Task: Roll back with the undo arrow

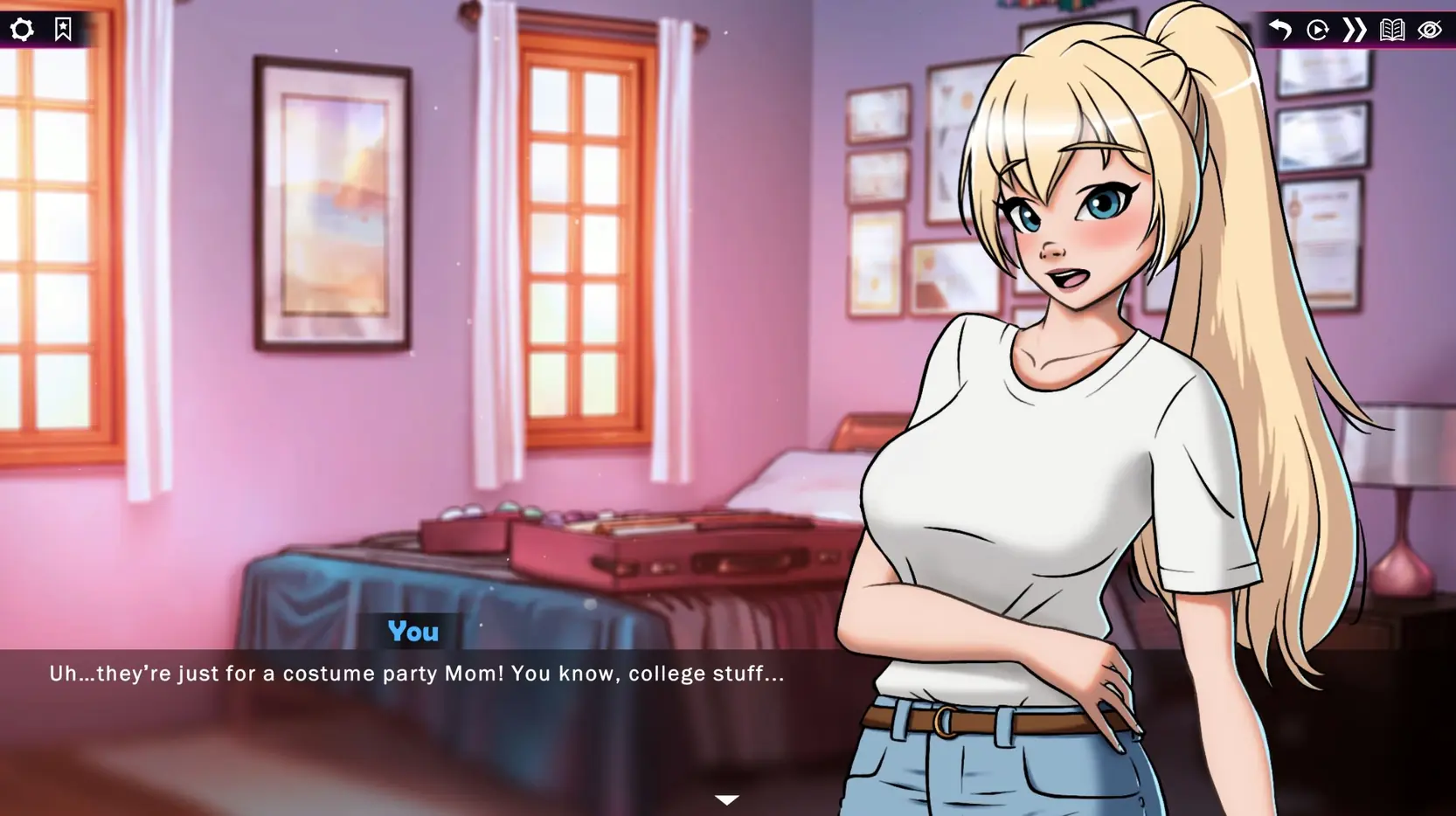Action: tap(1280, 30)
